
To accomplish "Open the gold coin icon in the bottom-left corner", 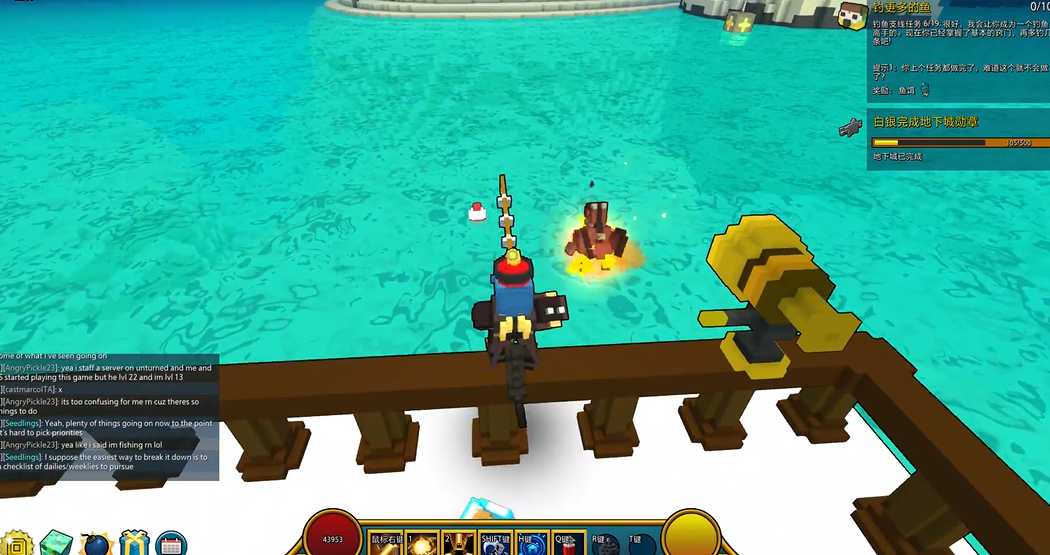I will coord(15,545).
